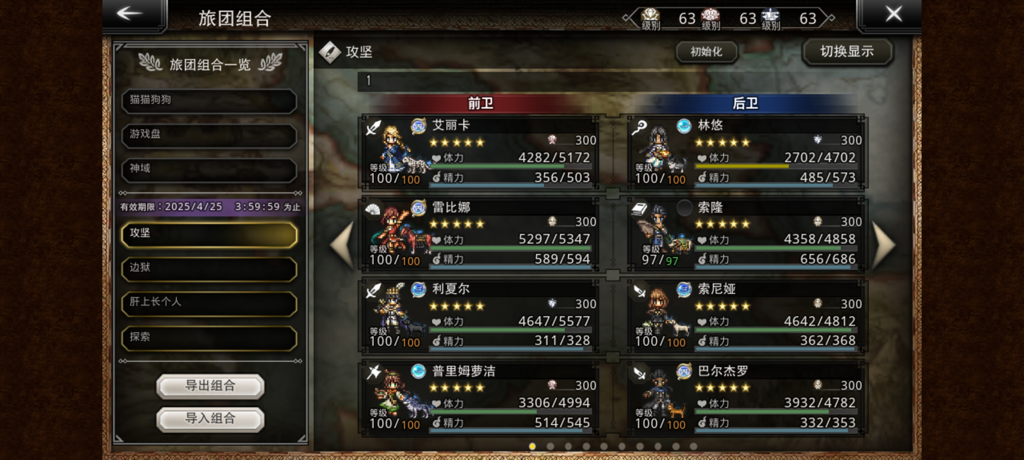Select back-row character 林悠

click(747, 151)
